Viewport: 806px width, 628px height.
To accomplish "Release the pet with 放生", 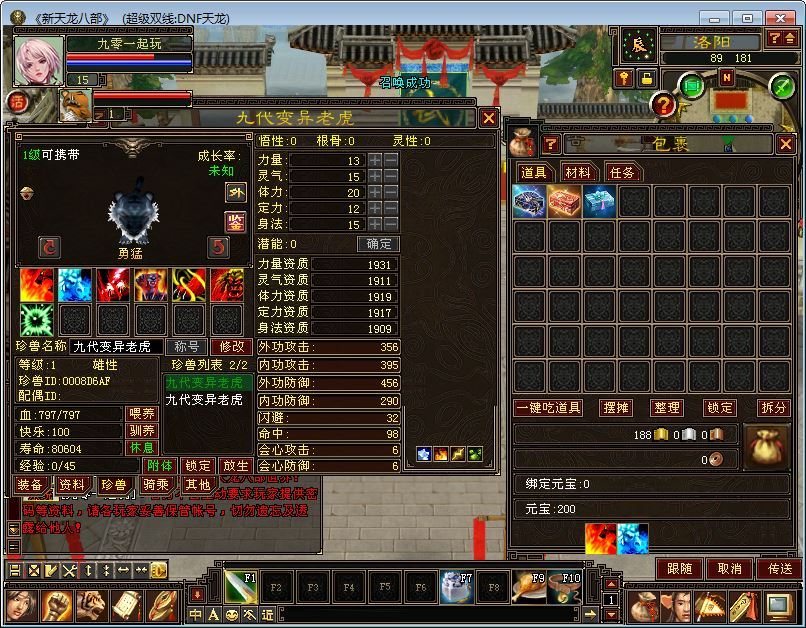I will [x=234, y=466].
